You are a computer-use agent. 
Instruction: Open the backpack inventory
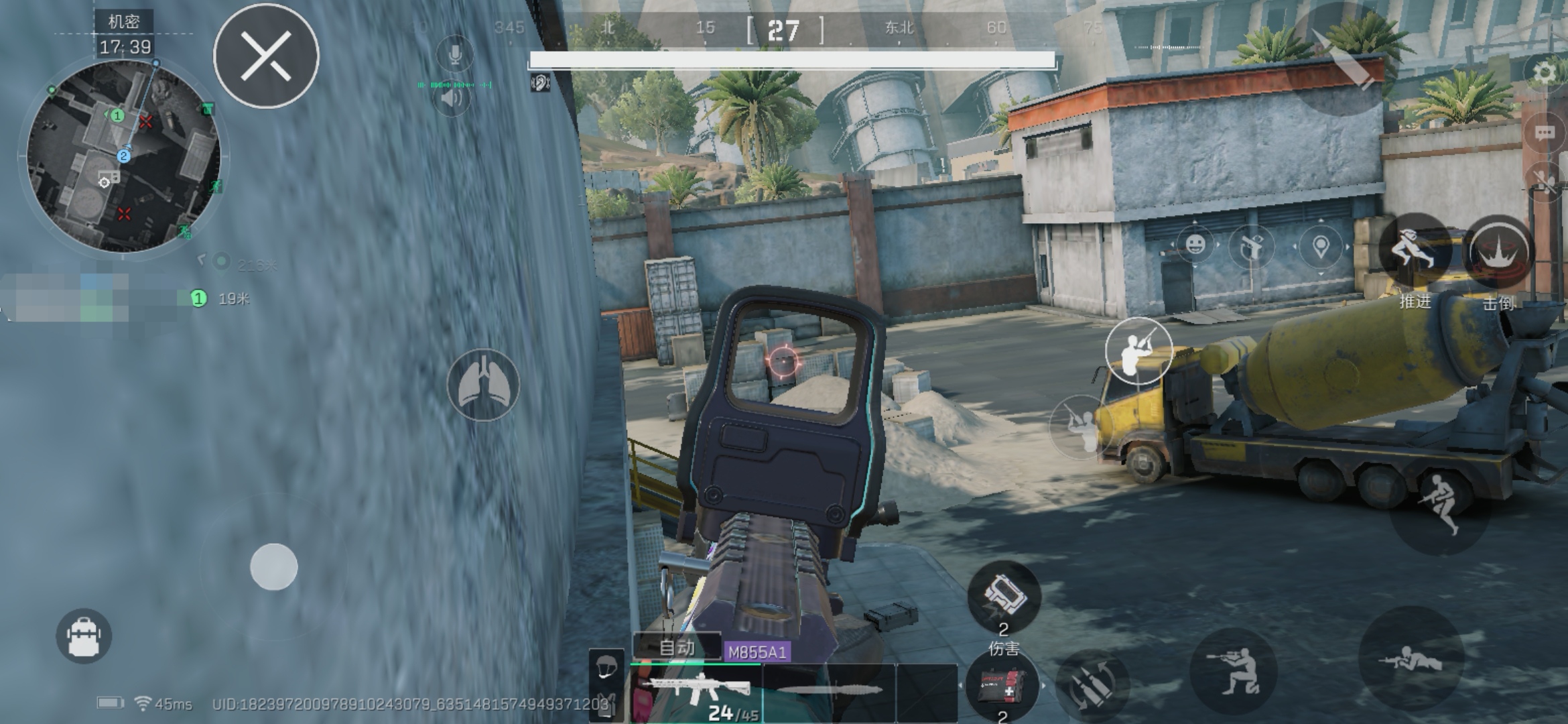[84, 636]
